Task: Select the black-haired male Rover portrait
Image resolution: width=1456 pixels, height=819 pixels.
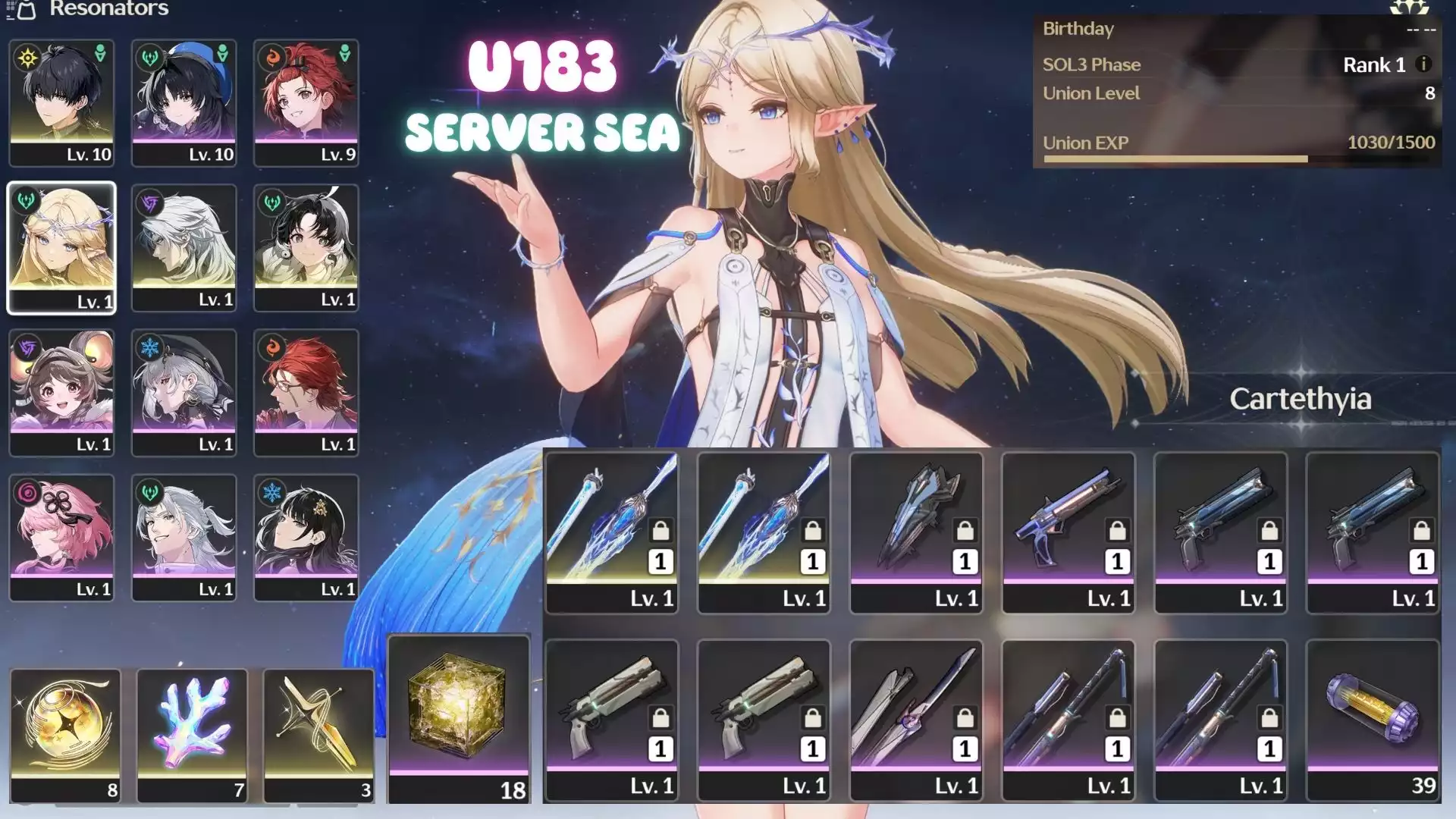Action: (x=61, y=102)
